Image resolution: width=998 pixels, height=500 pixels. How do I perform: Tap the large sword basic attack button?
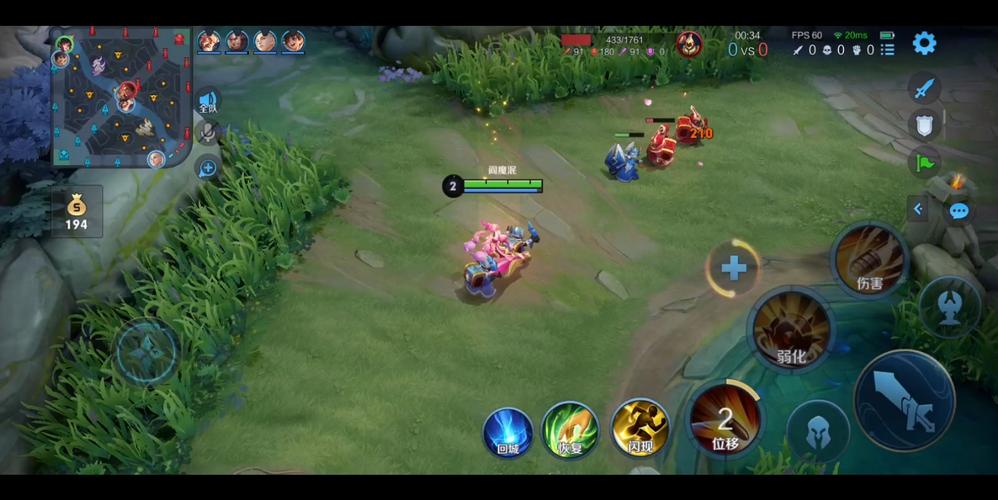pos(904,400)
